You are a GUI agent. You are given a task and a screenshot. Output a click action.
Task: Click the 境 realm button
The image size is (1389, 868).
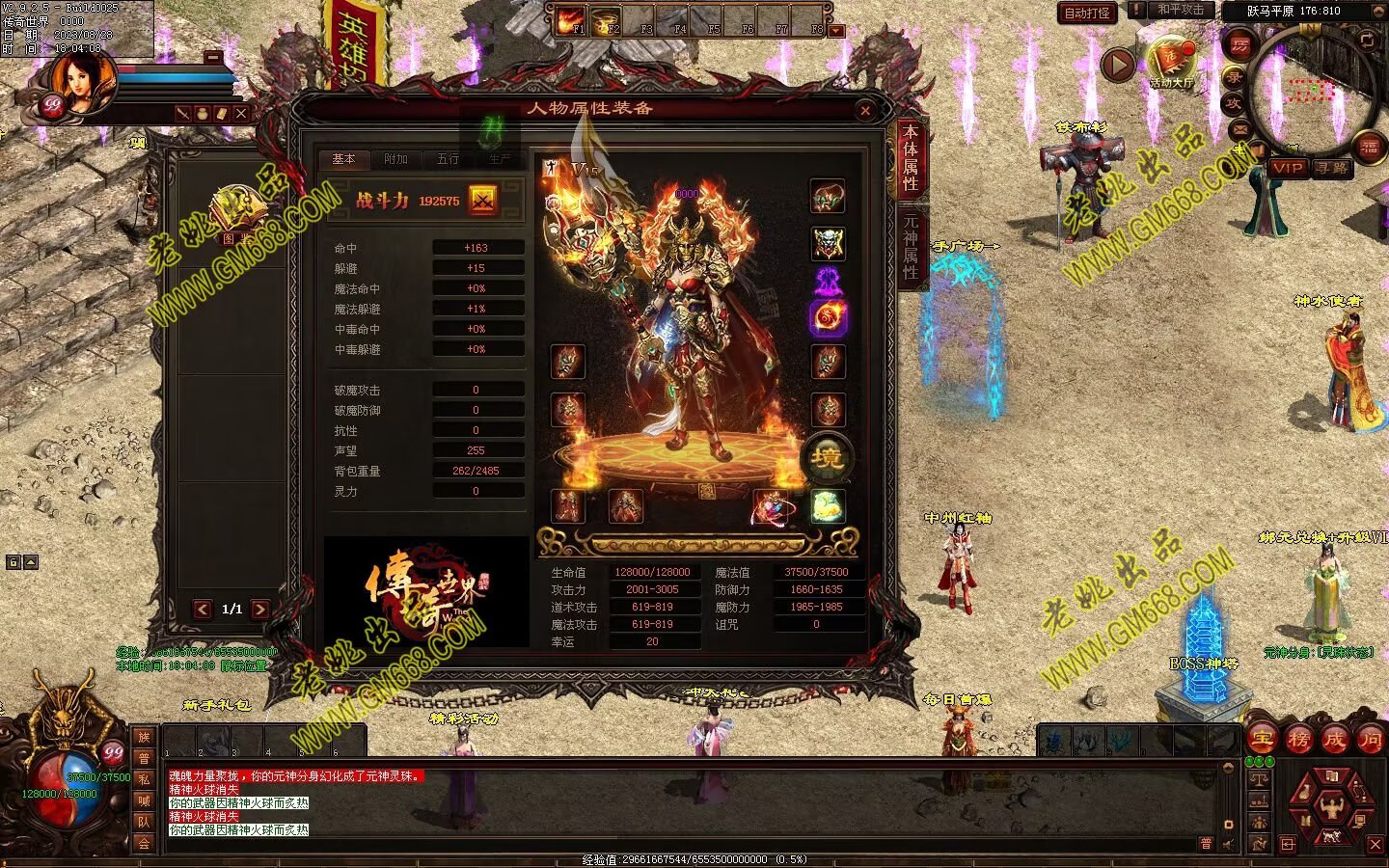coord(827,457)
